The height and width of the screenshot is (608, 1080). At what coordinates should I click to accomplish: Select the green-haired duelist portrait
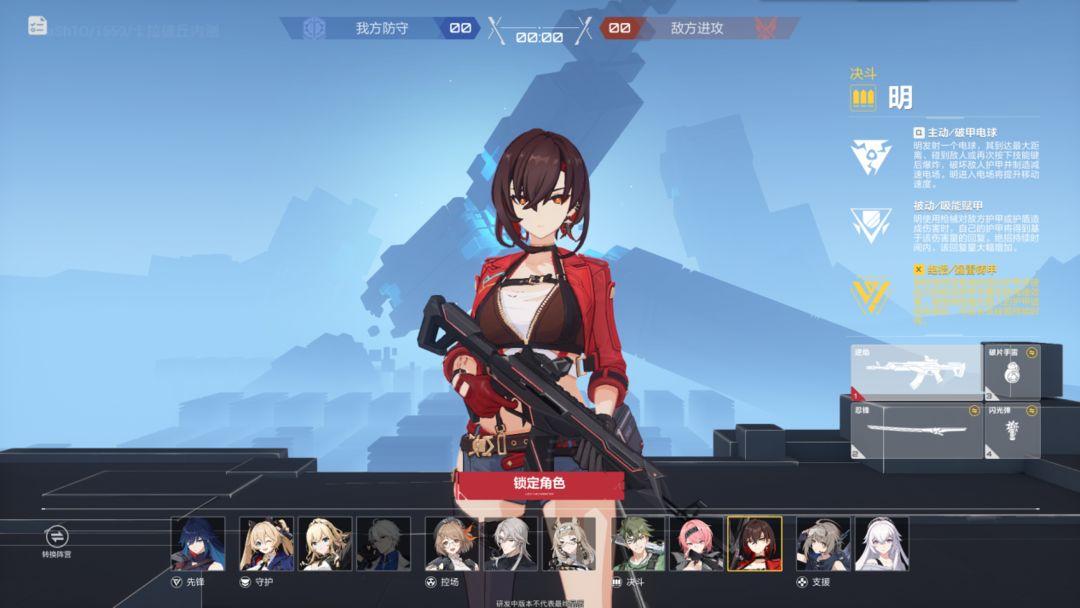coord(639,544)
